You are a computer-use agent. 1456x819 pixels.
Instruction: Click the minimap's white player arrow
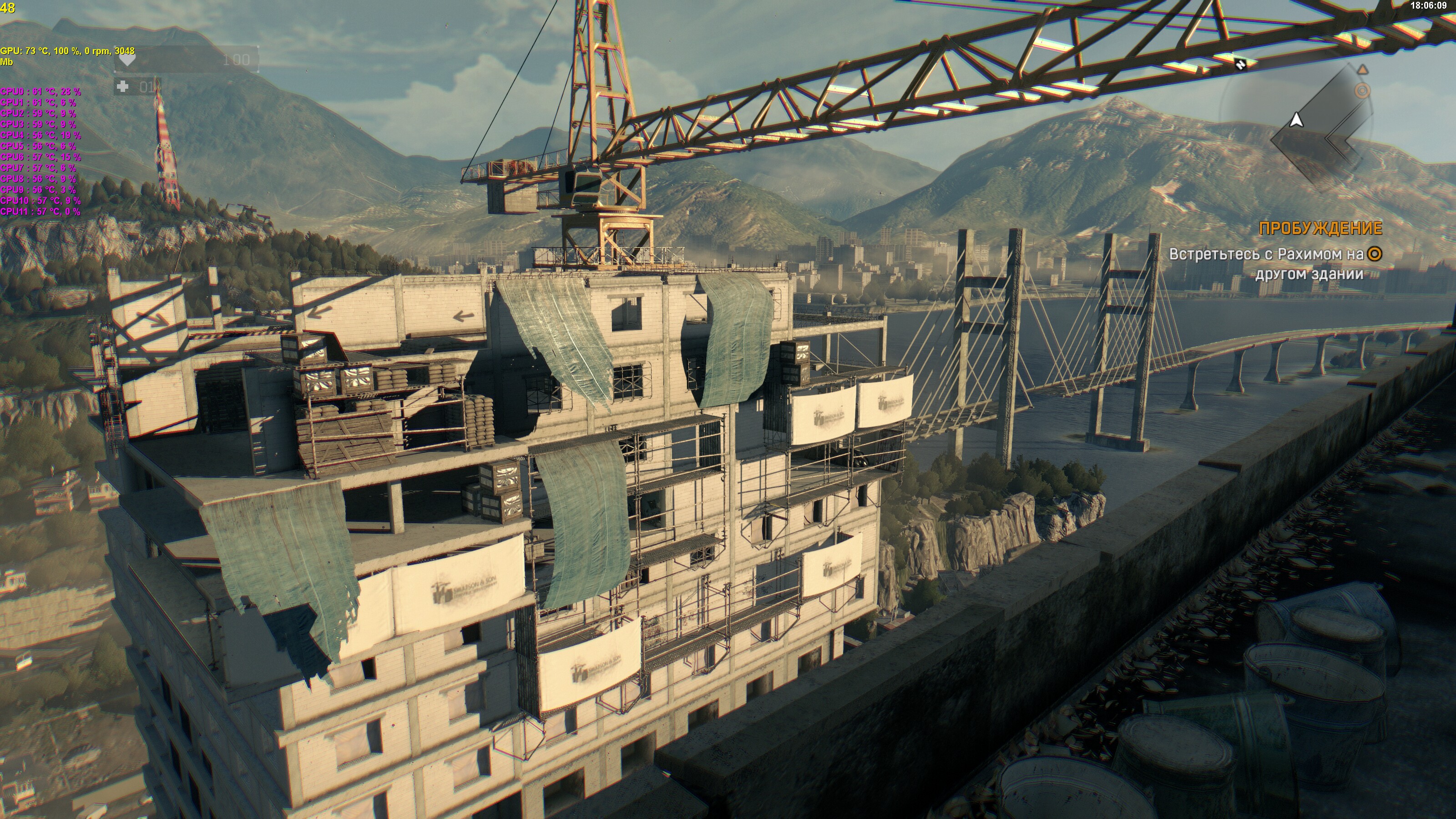tap(1297, 120)
